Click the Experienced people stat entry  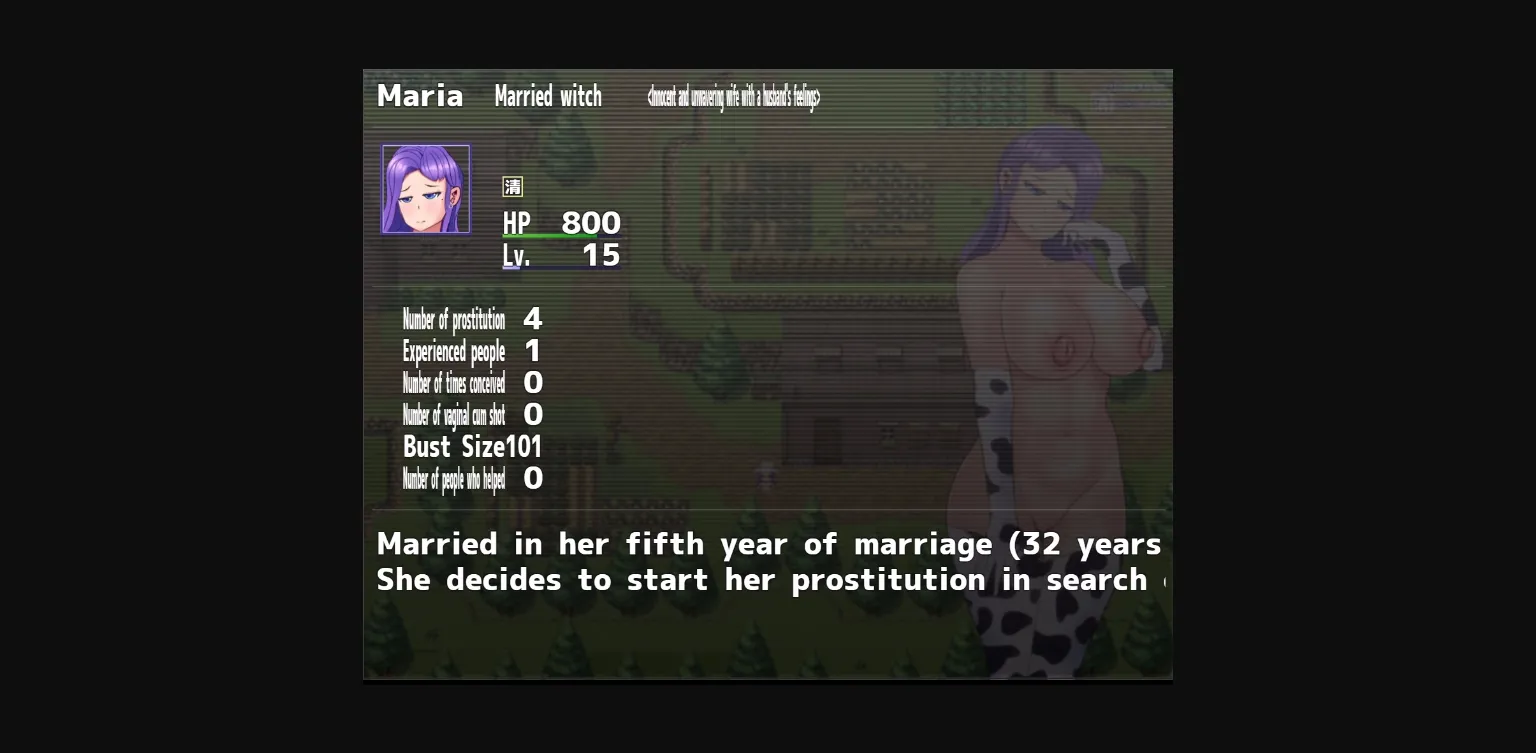(x=454, y=352)
